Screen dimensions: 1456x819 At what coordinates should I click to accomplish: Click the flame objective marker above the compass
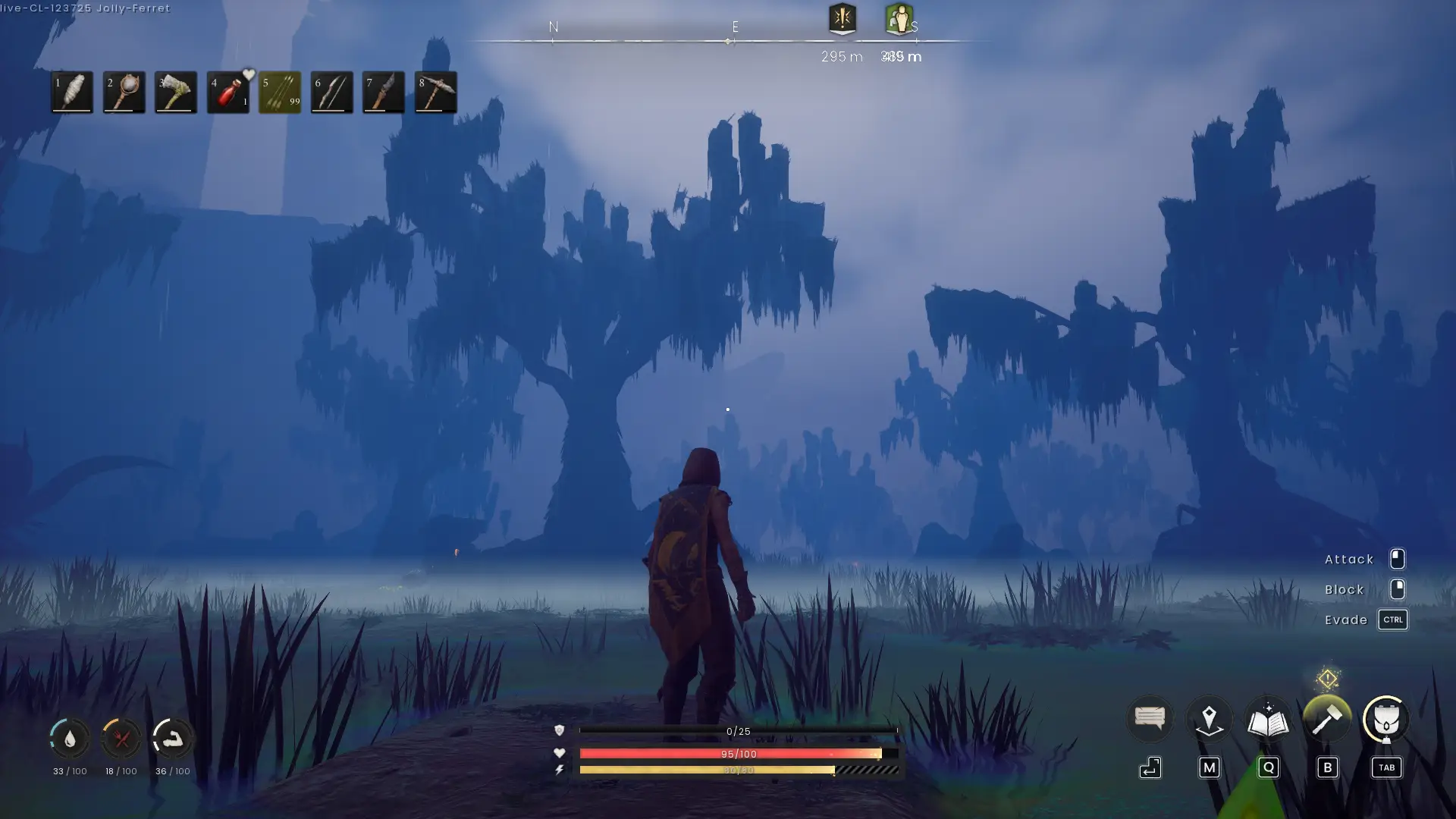[x=842, y=20]
